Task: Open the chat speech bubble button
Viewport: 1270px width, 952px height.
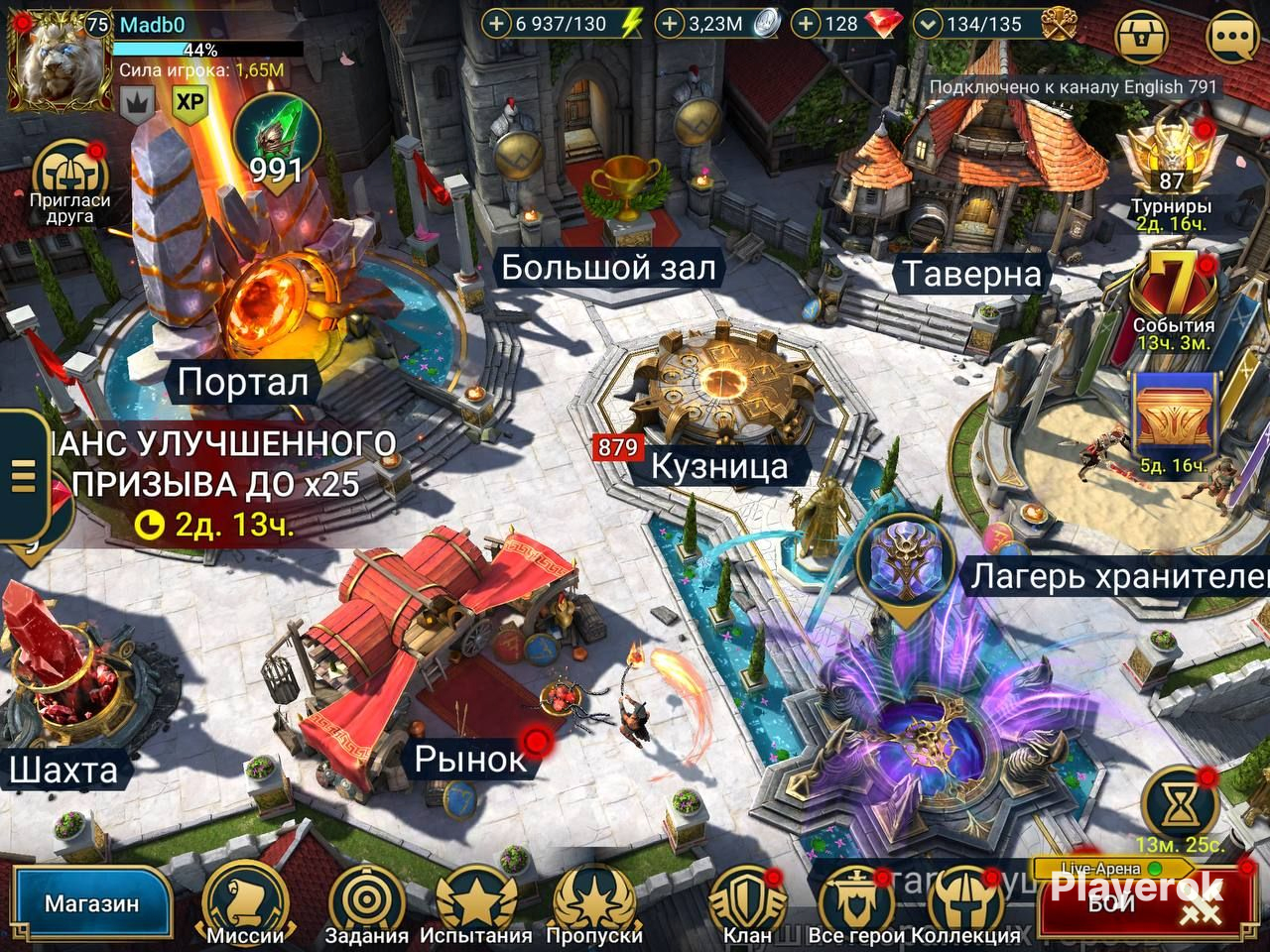Action: (x=1233, y=39)
